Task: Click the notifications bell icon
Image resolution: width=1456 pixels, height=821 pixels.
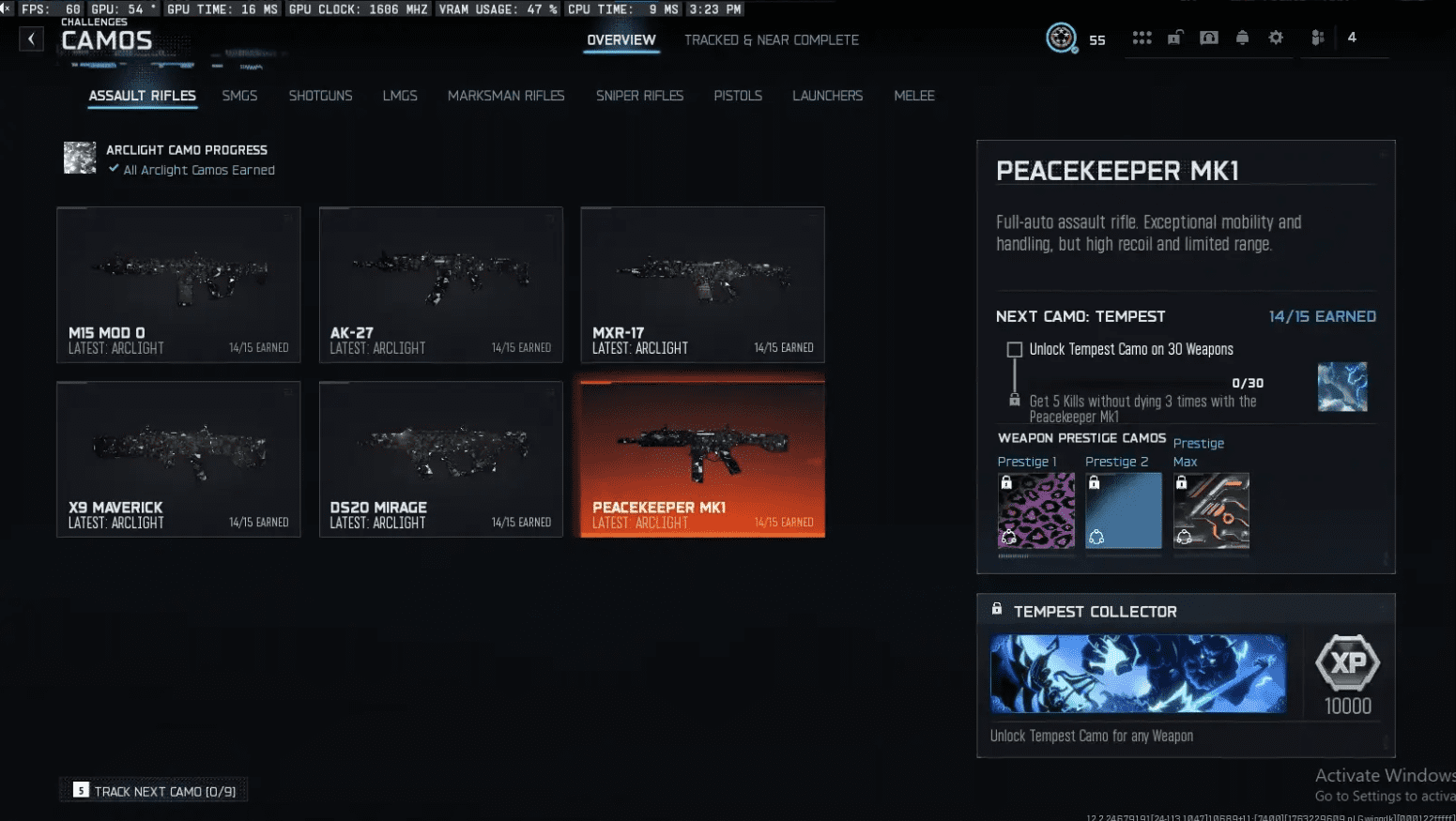Action: pos(1242,38)
